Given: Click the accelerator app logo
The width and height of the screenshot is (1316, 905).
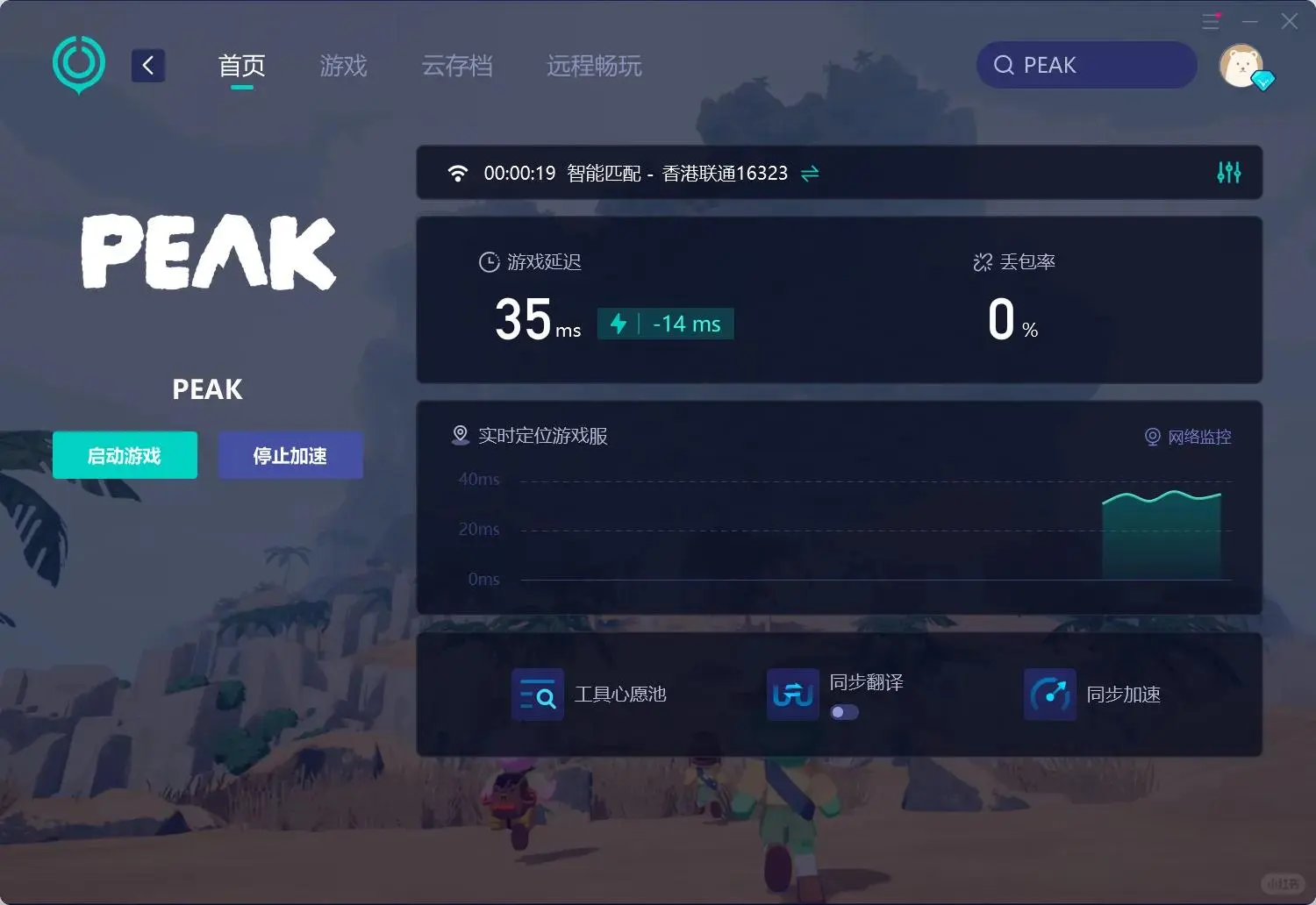Looking at the screenshot, I should pos(78,64).
